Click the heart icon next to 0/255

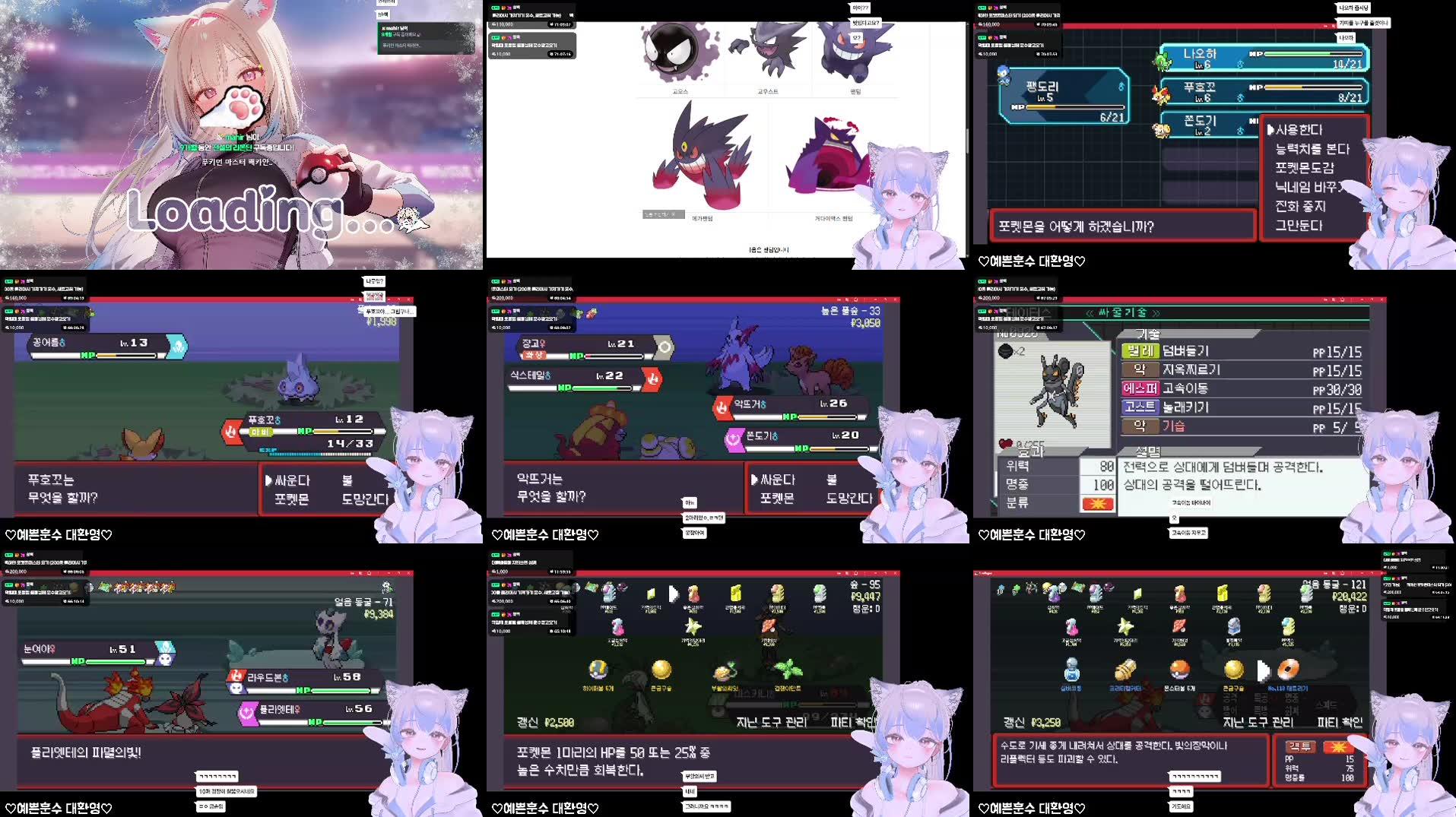click(1005, 445)
